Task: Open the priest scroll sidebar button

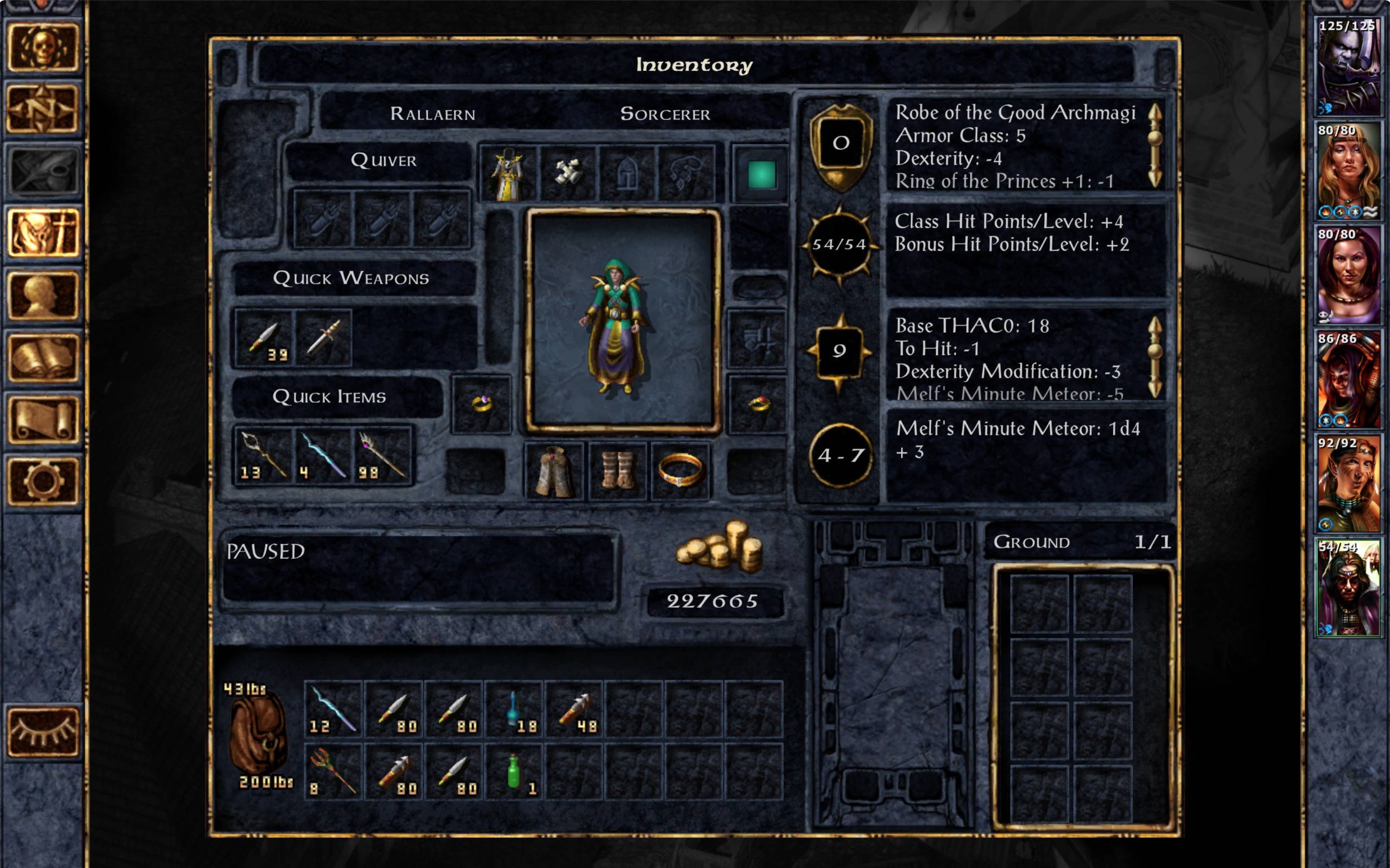Action: (x=42, y=420)
